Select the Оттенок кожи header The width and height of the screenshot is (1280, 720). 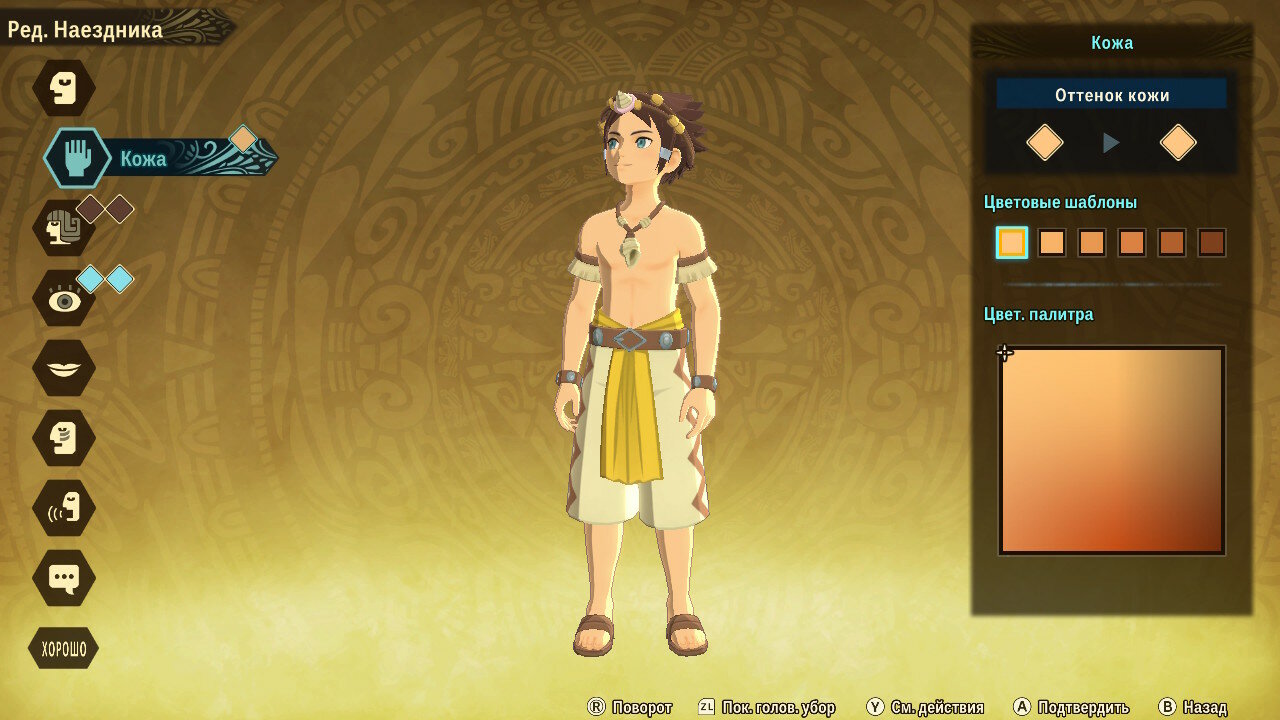1111,95
